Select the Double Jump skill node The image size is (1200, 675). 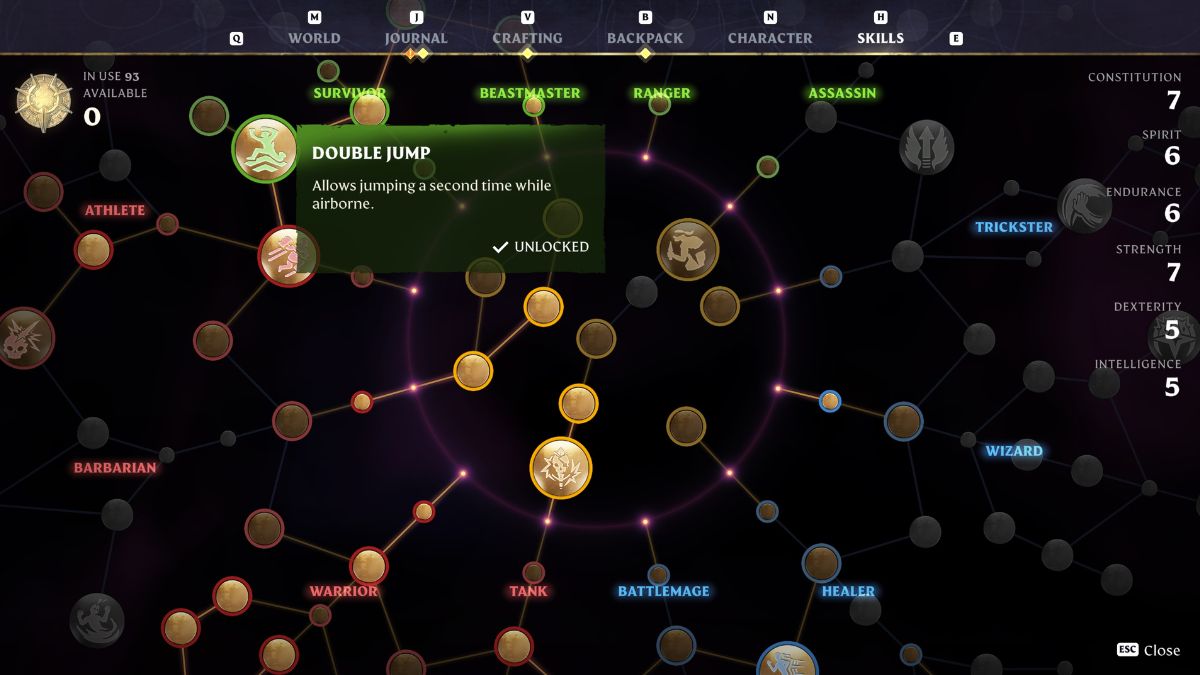coord(264,149)
